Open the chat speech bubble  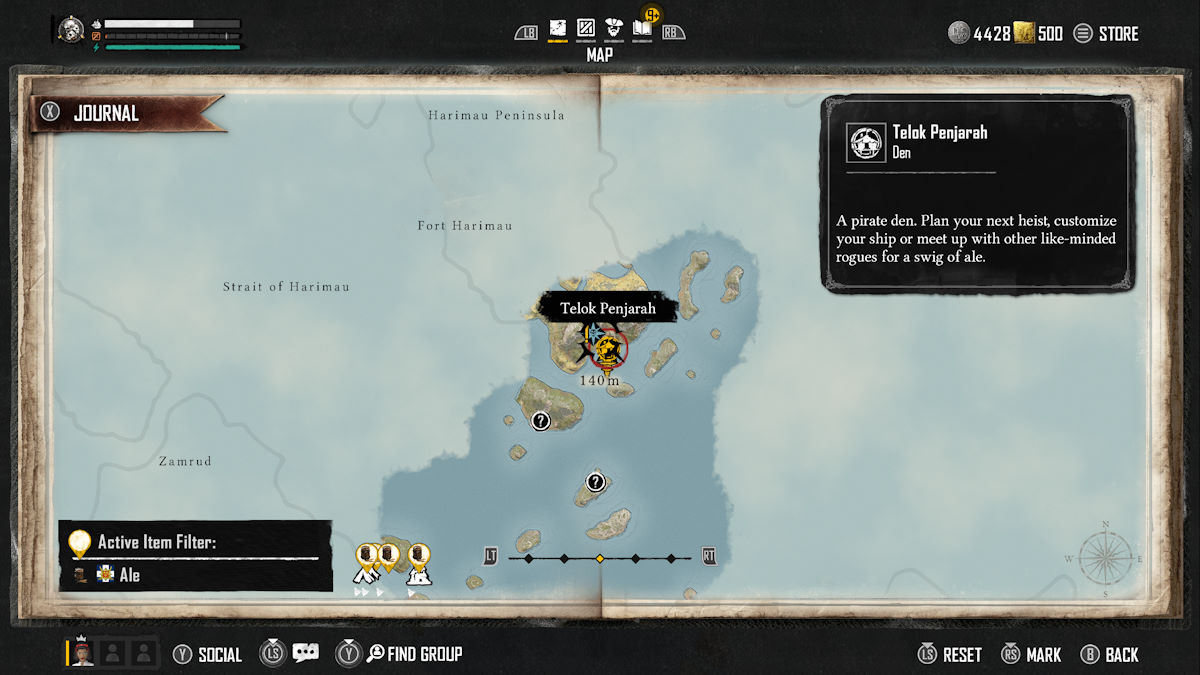pyautogui.click(x=305, y=653)
